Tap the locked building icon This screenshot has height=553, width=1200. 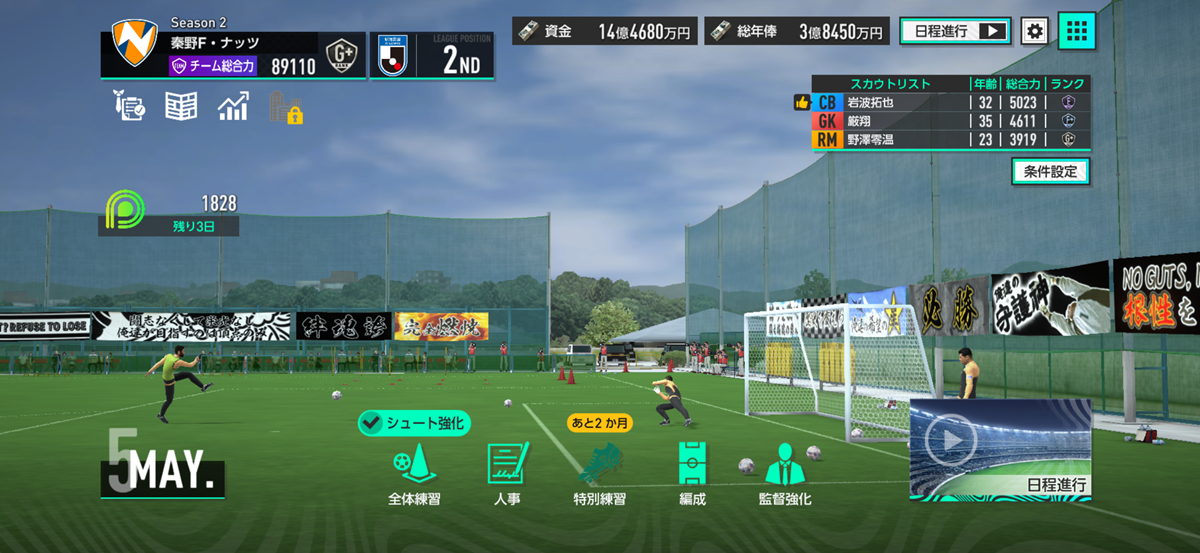(x=285, y=107)
